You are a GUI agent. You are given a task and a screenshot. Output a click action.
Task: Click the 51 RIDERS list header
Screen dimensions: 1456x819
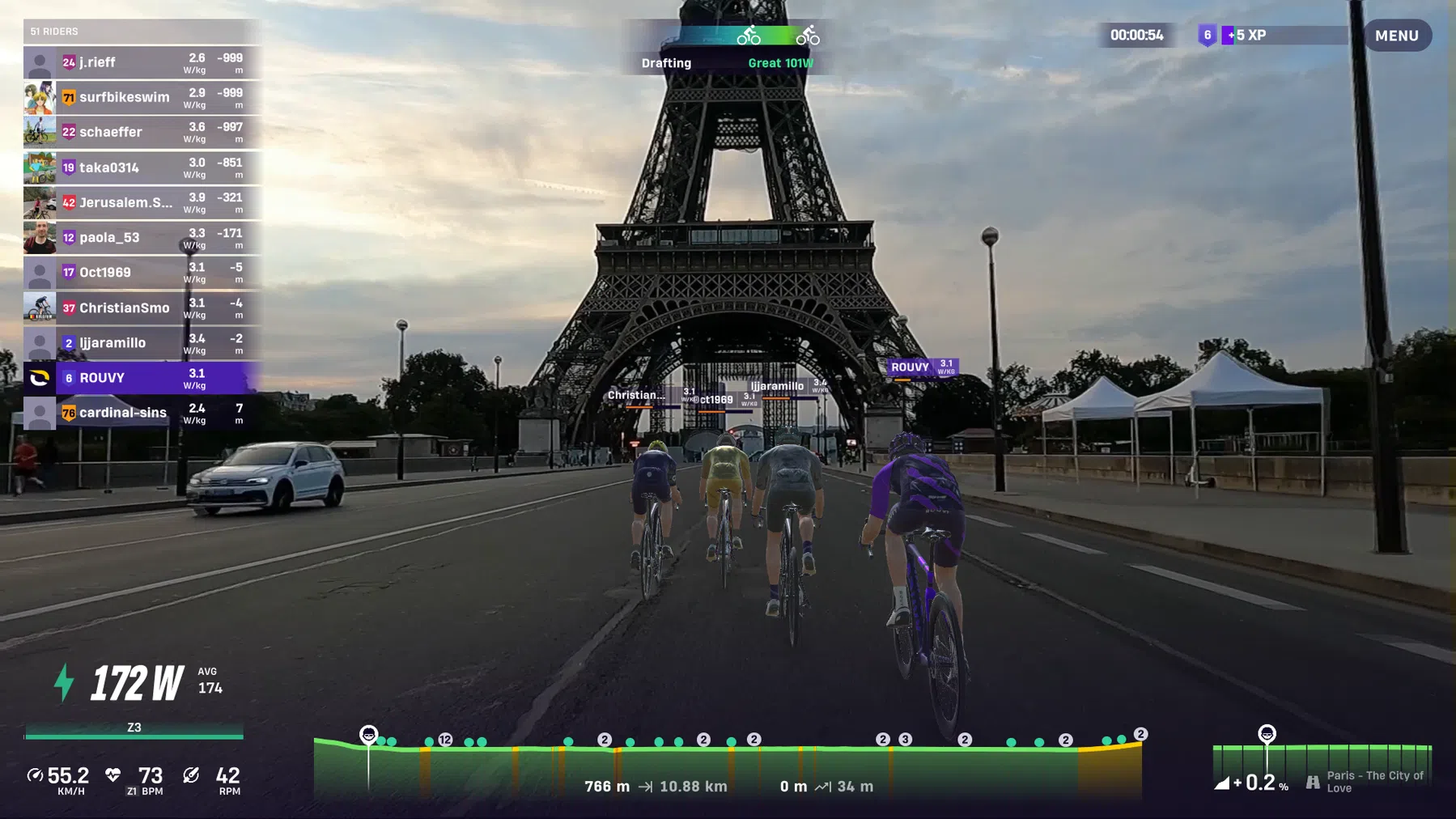(x=142, y=32)
